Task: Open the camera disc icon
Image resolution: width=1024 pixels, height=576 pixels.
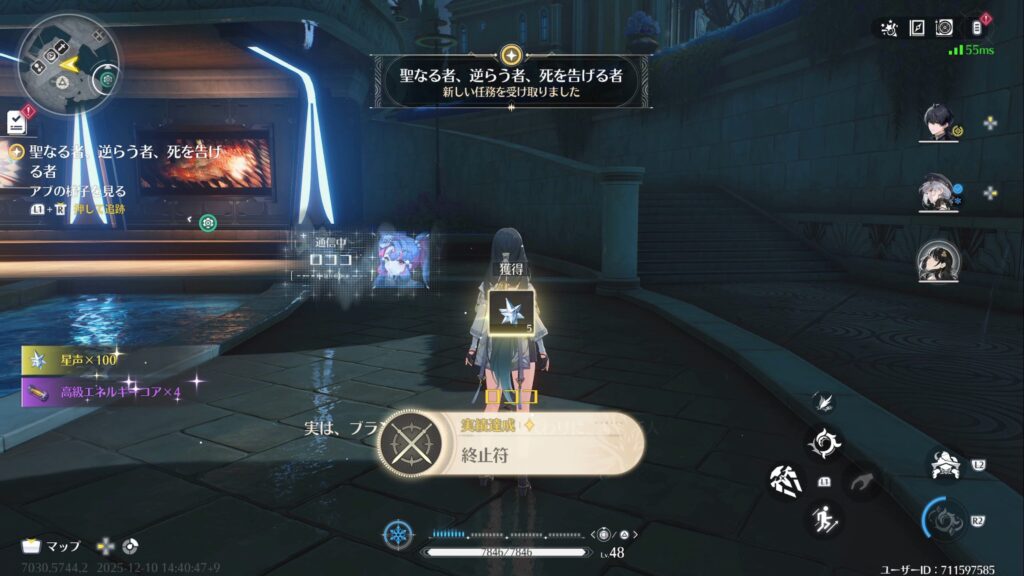Action: (943, 28)
